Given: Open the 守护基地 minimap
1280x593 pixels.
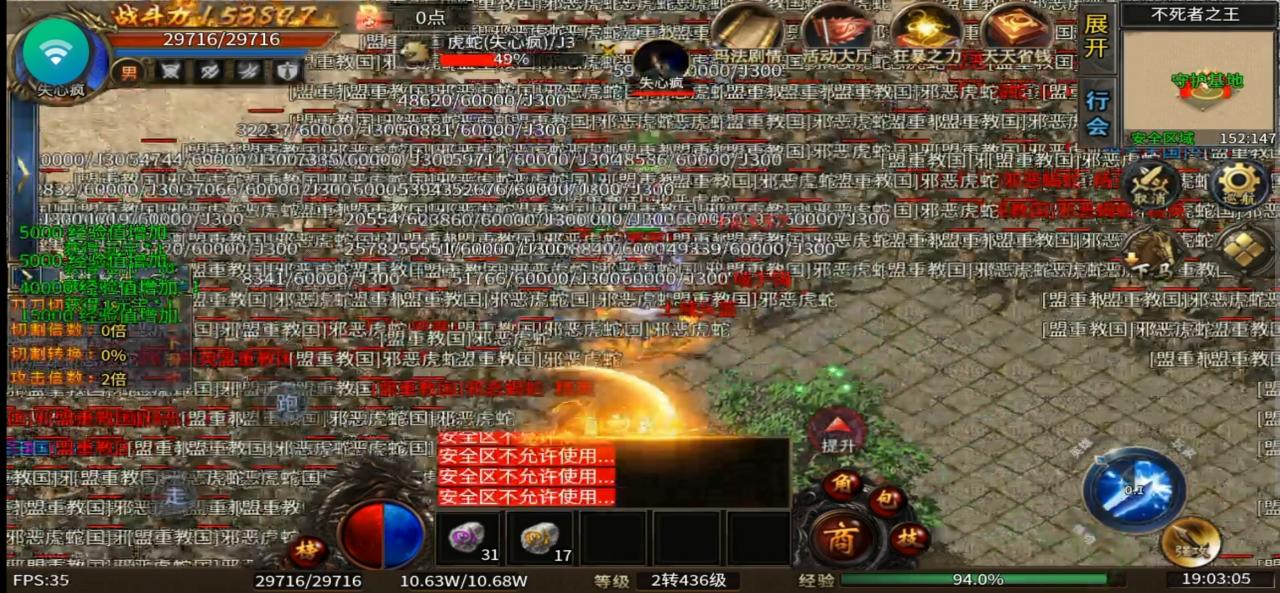Looking at the screenshot, I should (x=1198, y=80).
